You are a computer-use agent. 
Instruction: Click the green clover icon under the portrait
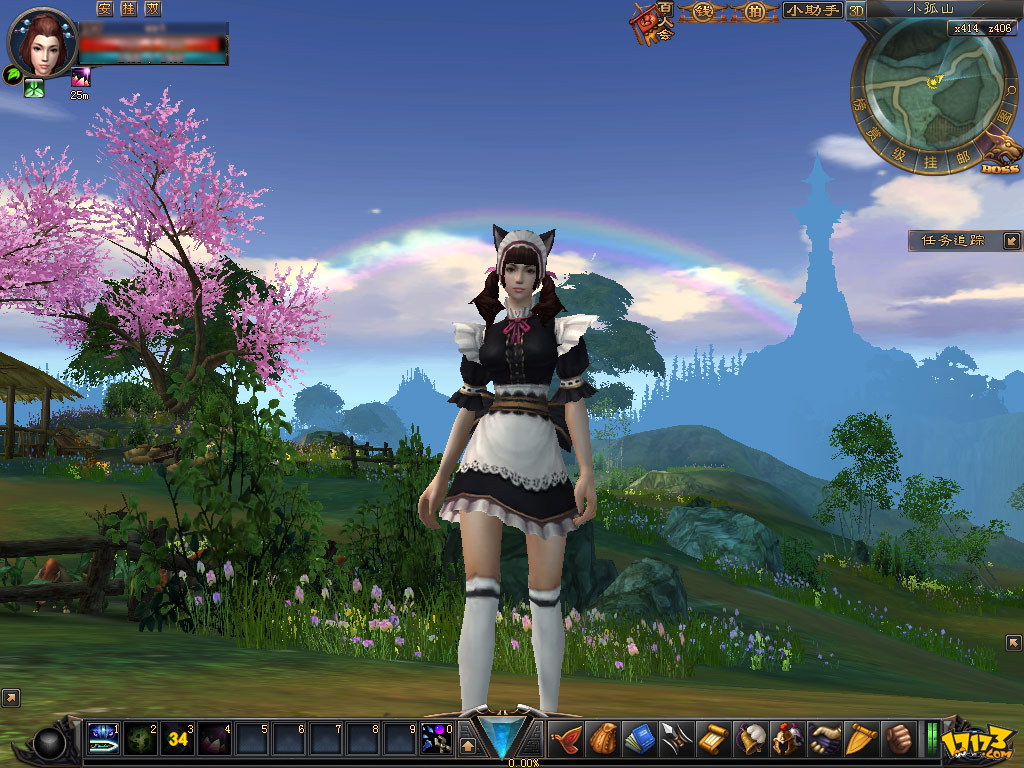click(x=34, y=88)
